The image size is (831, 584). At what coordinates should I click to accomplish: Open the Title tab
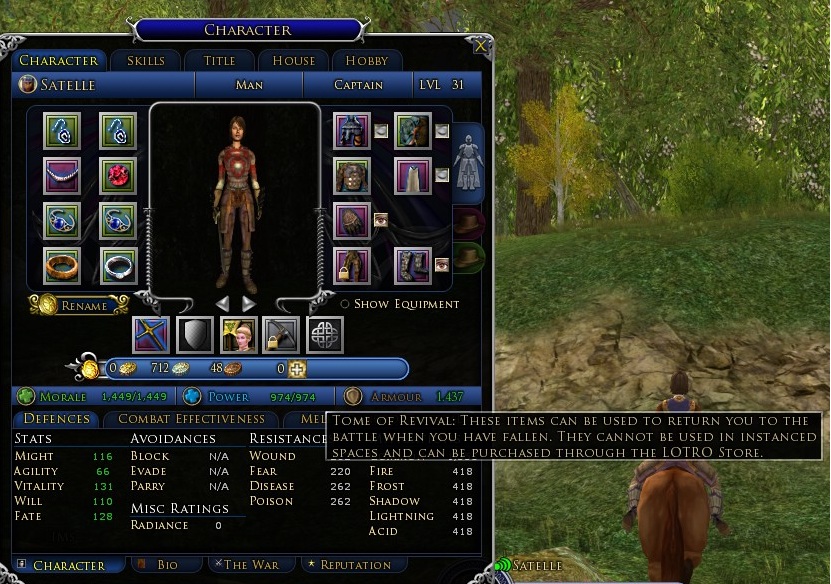[x=219, y=61]
